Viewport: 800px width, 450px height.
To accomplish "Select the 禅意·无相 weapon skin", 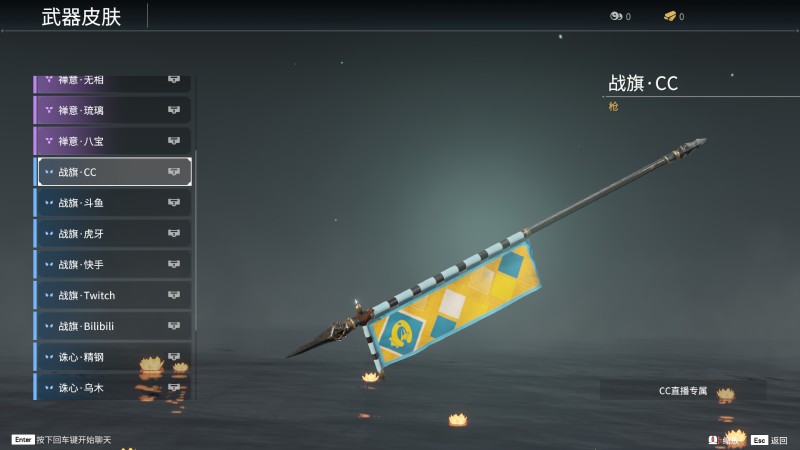I will pos(112,82).
